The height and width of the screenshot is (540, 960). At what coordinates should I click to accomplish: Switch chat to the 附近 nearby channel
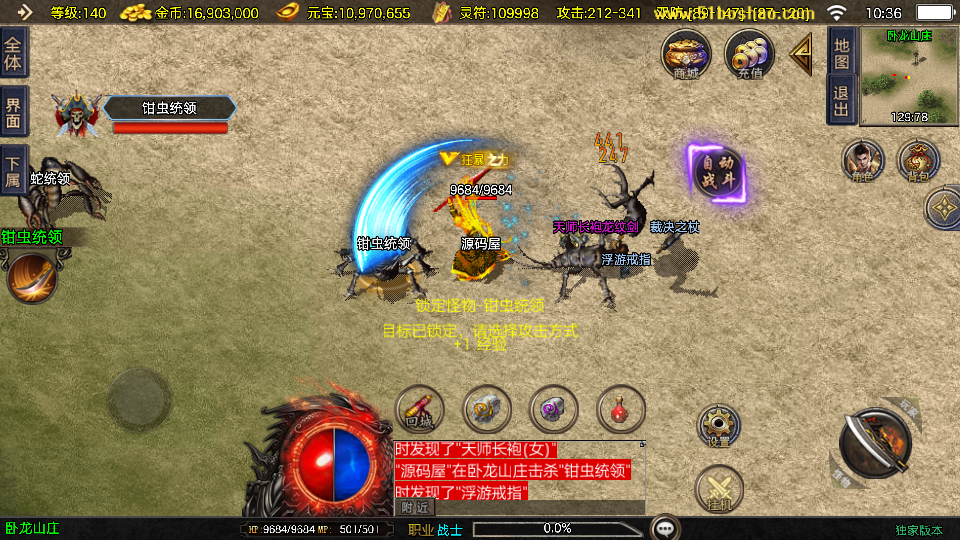[x=417, y=508]
